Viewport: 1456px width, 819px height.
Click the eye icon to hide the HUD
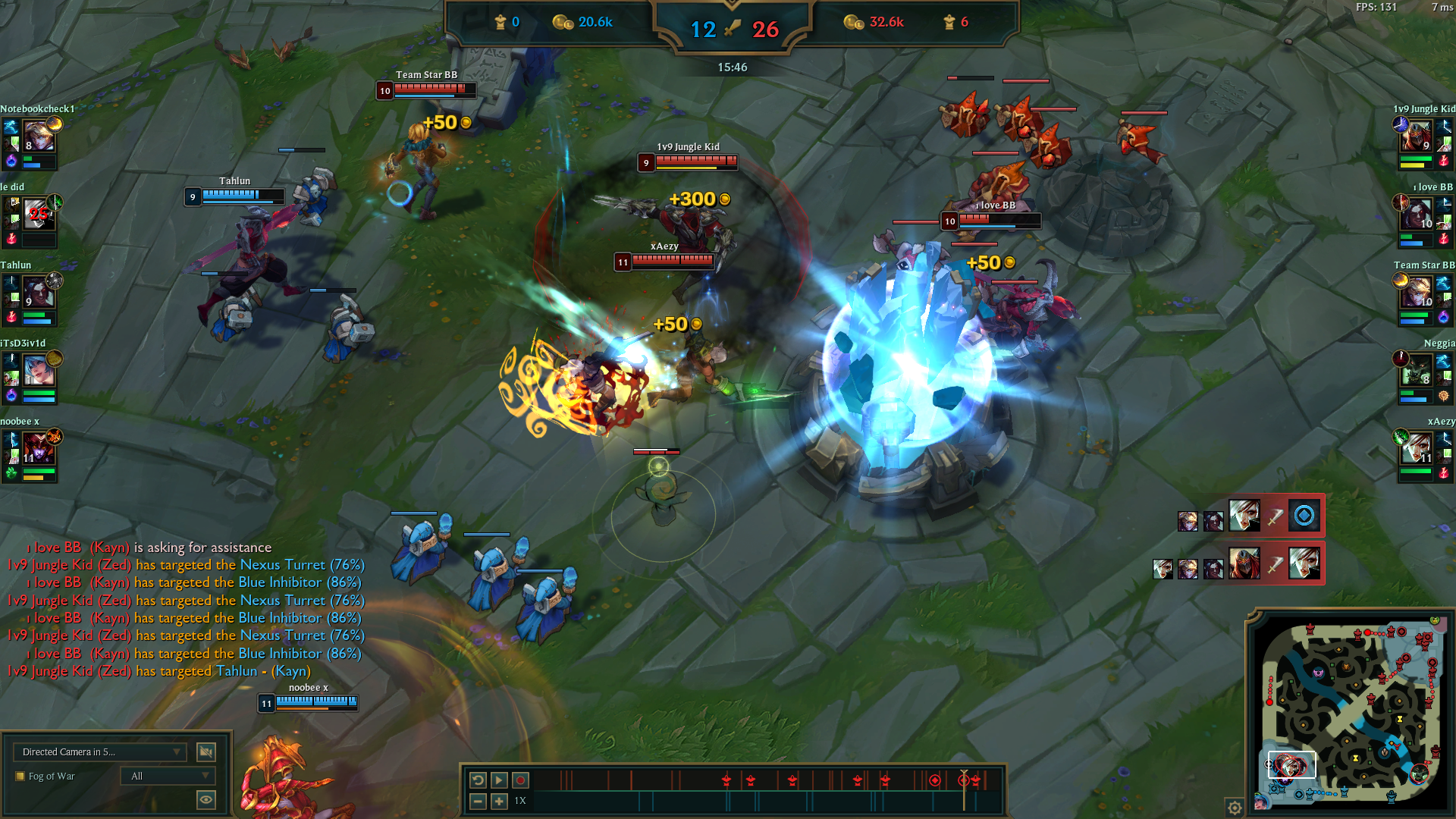(206, 799)
